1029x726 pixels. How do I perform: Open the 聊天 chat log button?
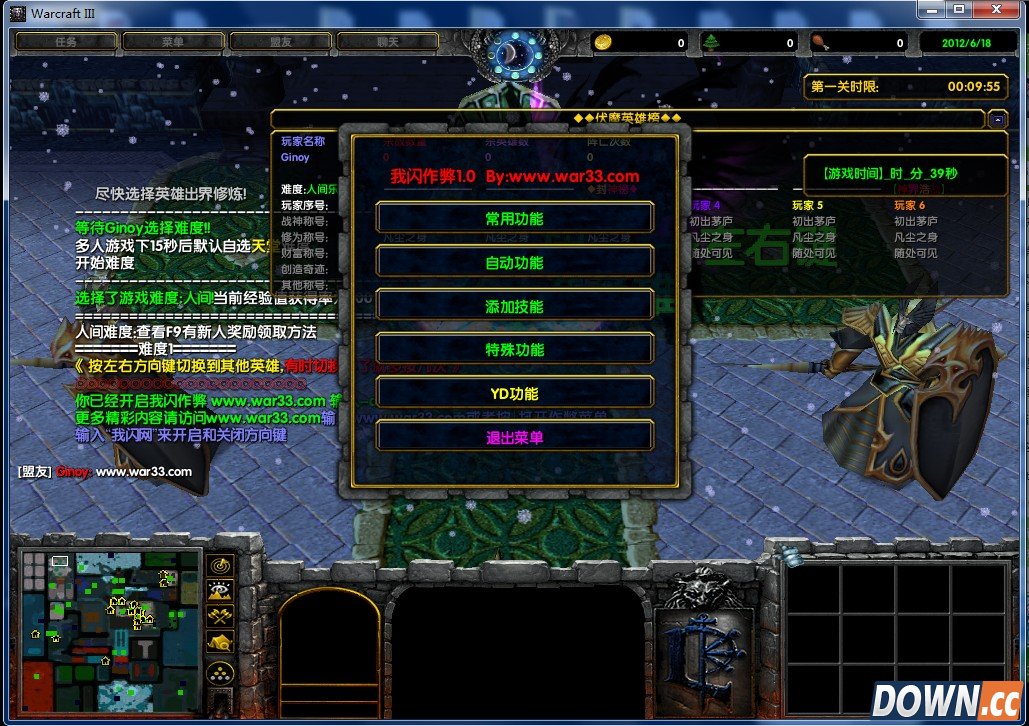point(387,42)
